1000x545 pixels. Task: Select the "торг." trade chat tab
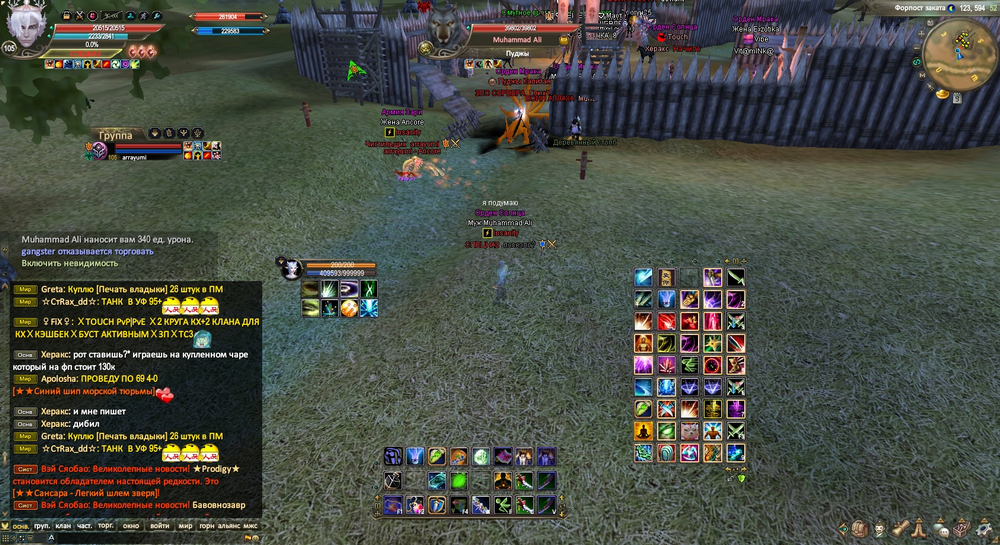tap(107, 524)
